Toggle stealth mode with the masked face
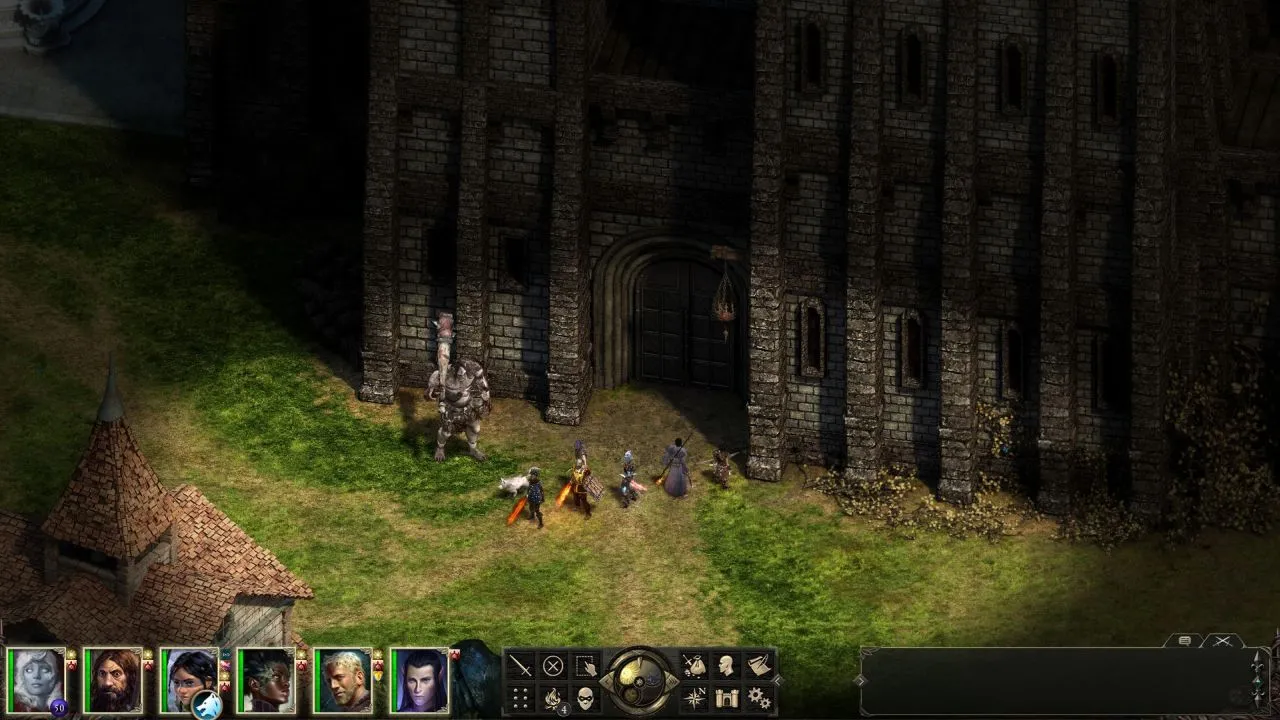Image resolution: width=1280 pixels, height=720 pixels. tap(586, 698)
